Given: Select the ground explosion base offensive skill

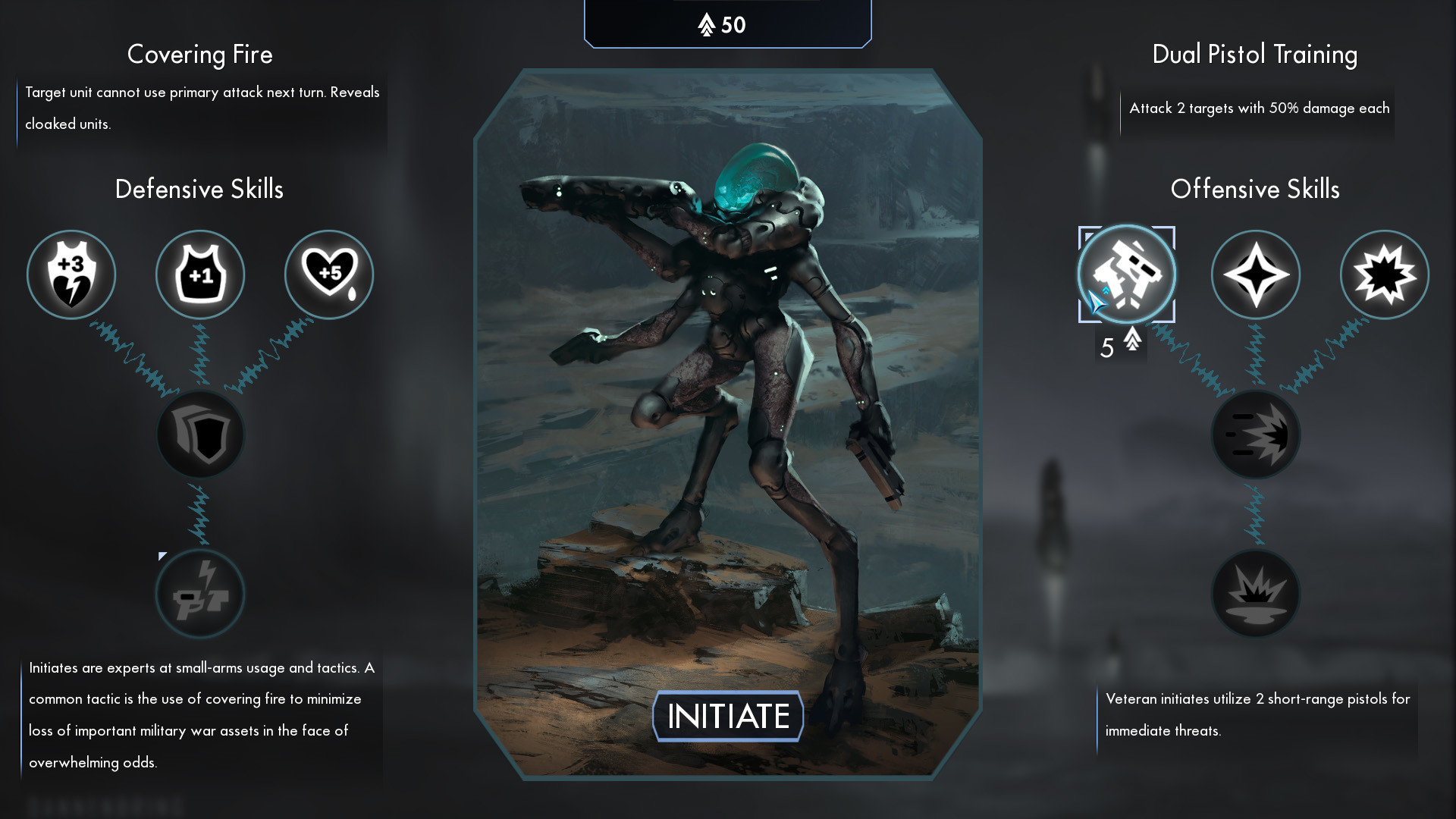Looking at the screenshot, I should pyautogui.click(x=1256, y=594).
